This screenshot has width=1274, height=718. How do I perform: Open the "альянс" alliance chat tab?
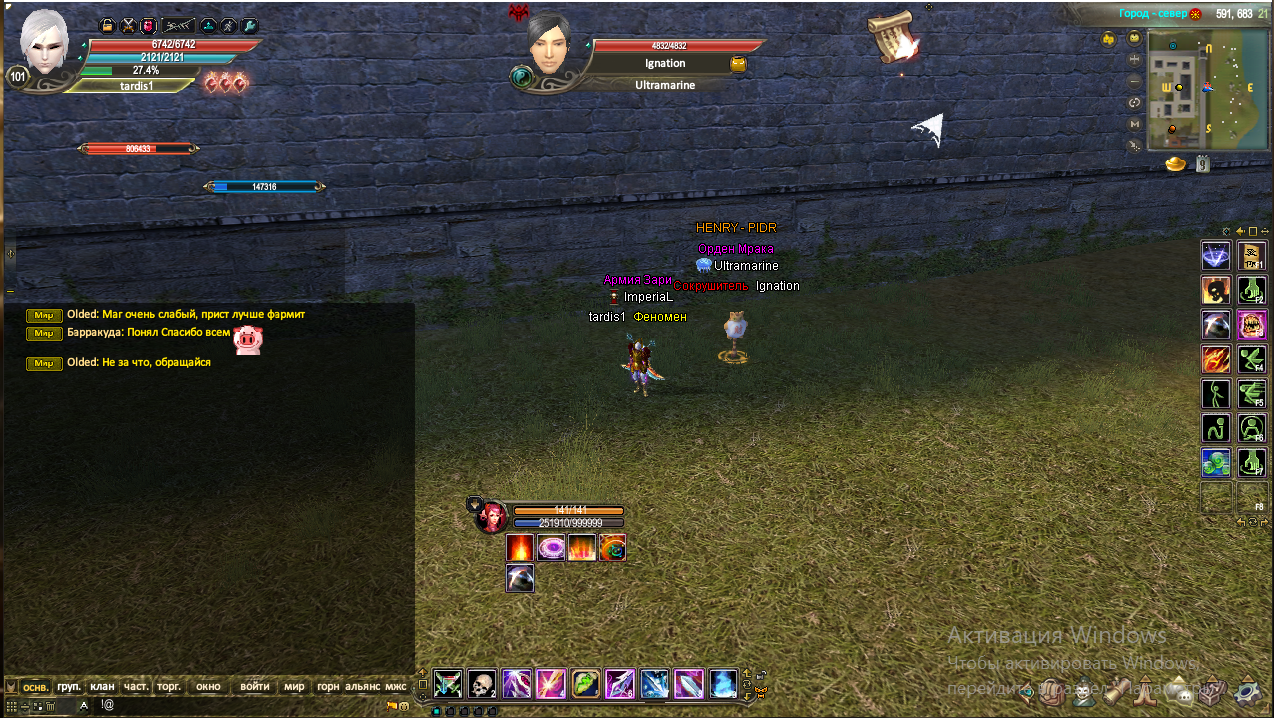(362, 687)
